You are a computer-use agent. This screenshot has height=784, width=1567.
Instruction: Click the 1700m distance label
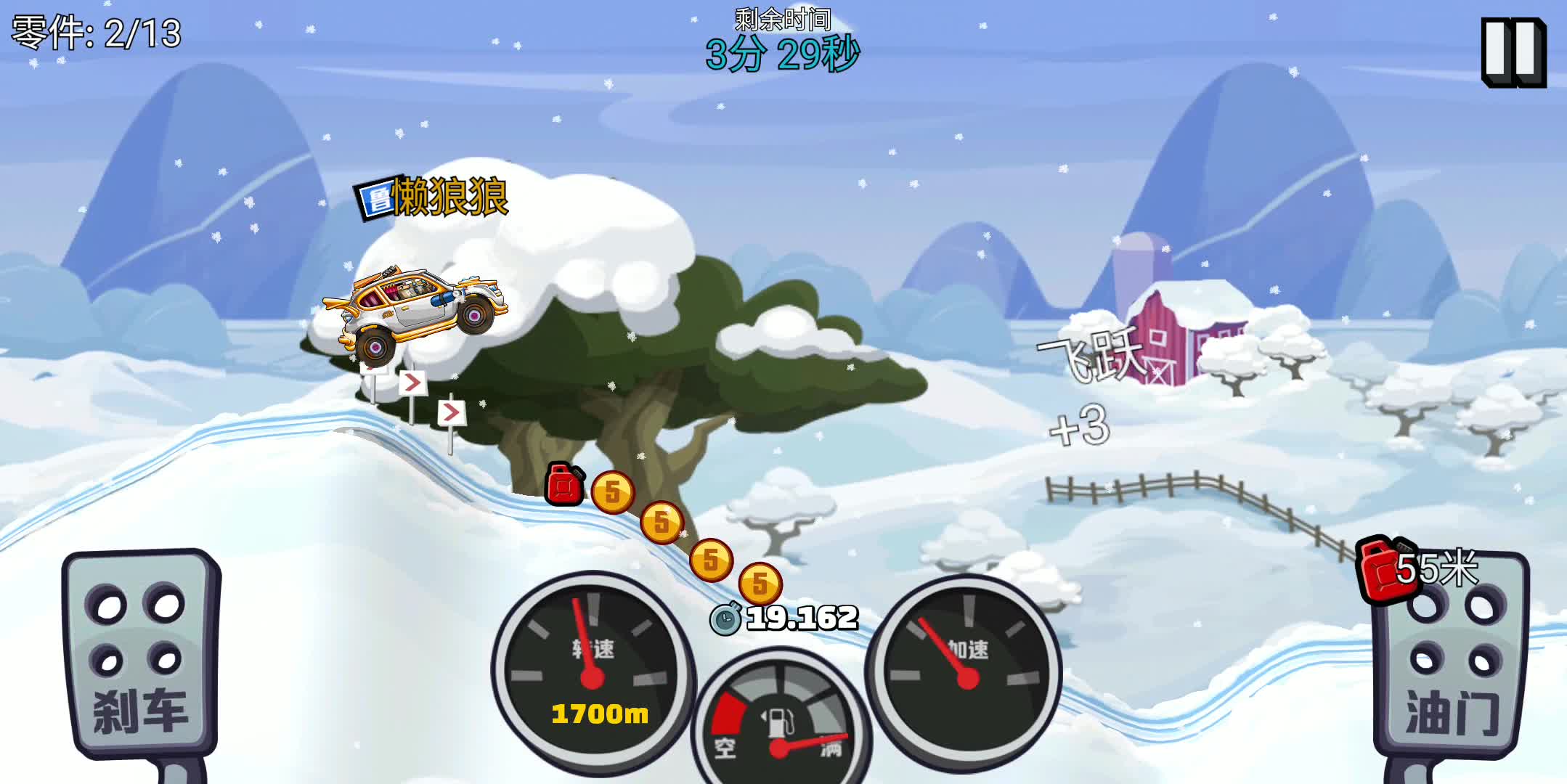click(600, 715)
